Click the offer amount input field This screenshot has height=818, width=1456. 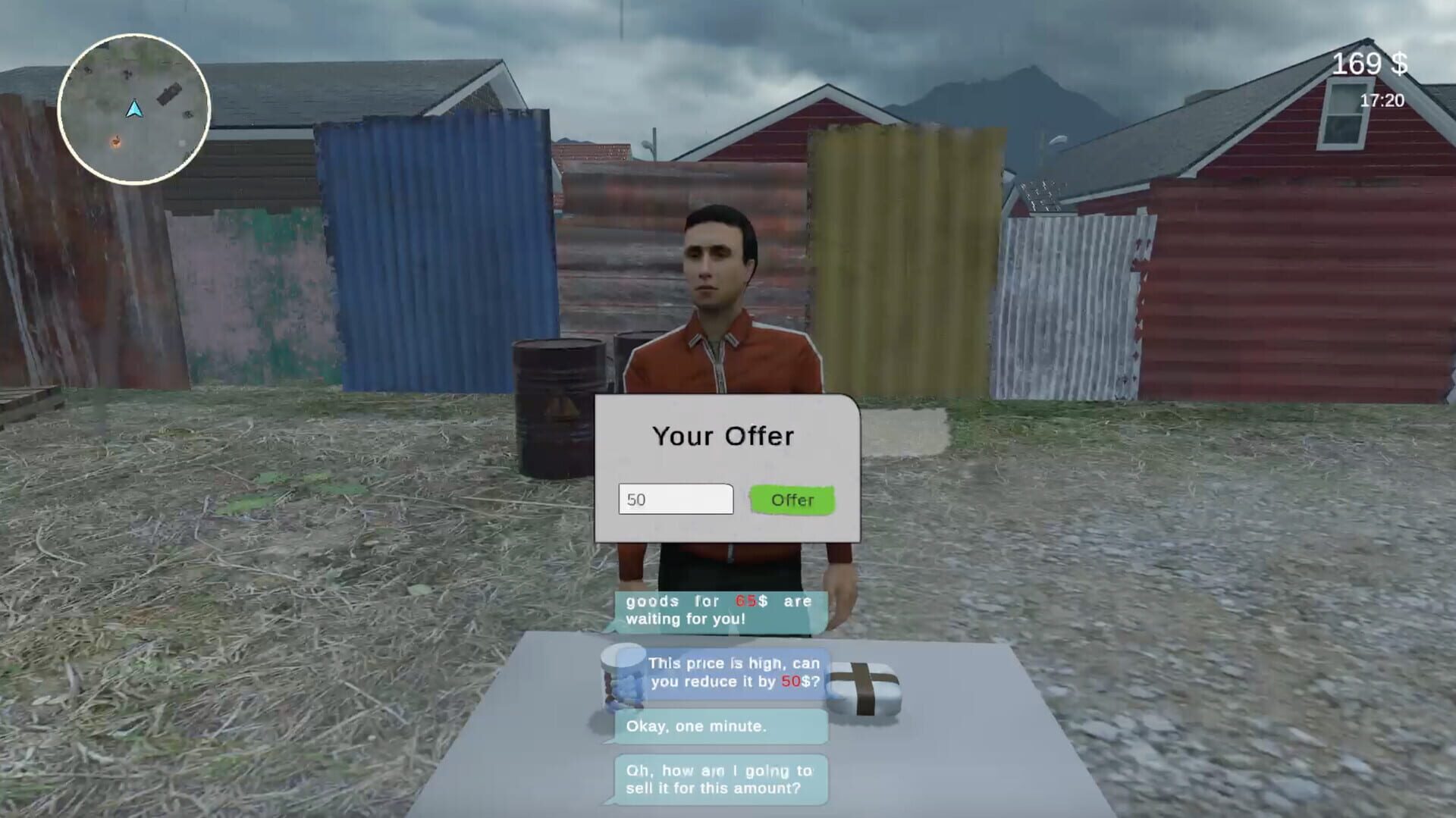coord(675,500)
